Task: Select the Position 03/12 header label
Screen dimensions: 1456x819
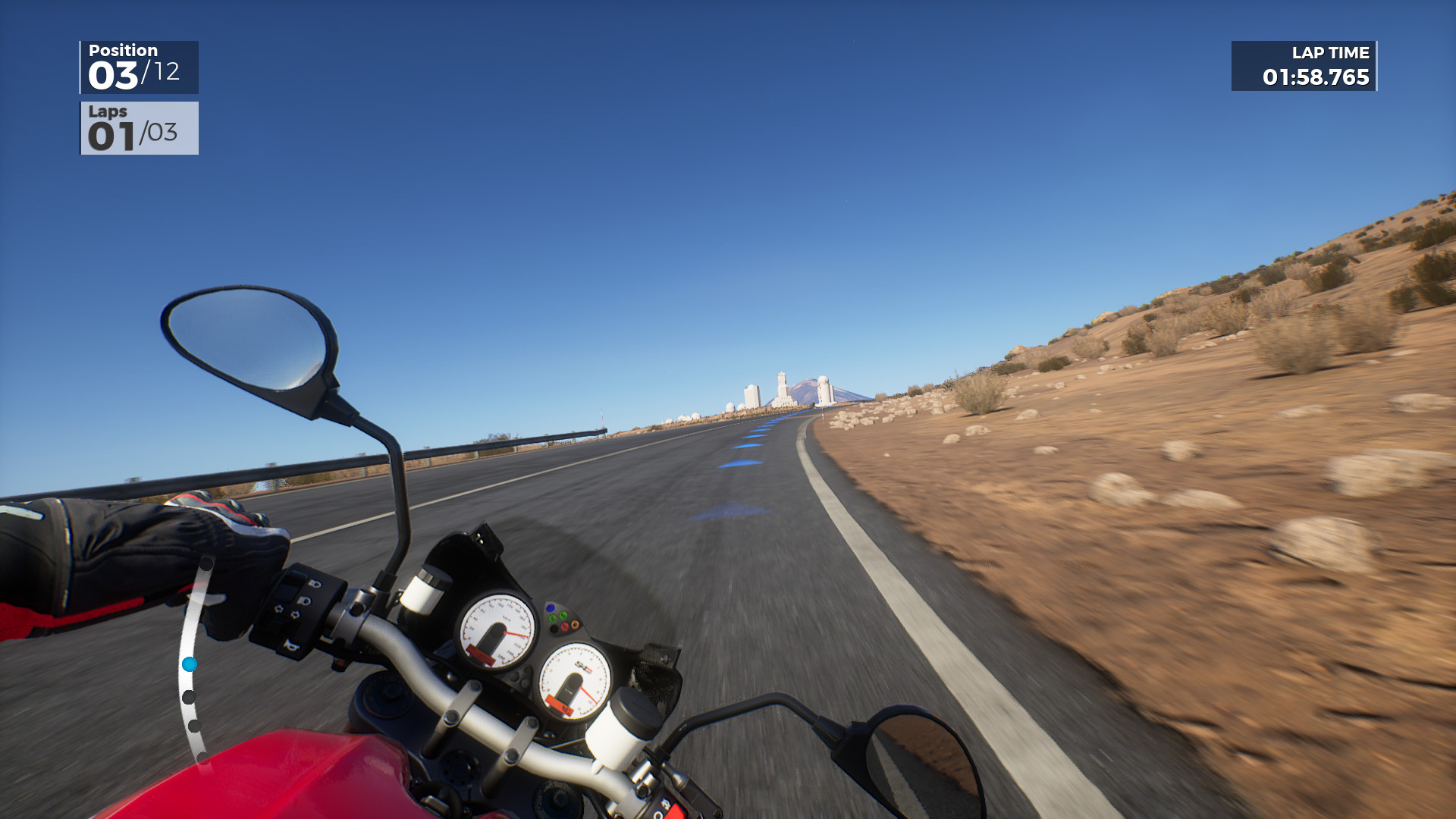Action: click(x=123, y=50)
